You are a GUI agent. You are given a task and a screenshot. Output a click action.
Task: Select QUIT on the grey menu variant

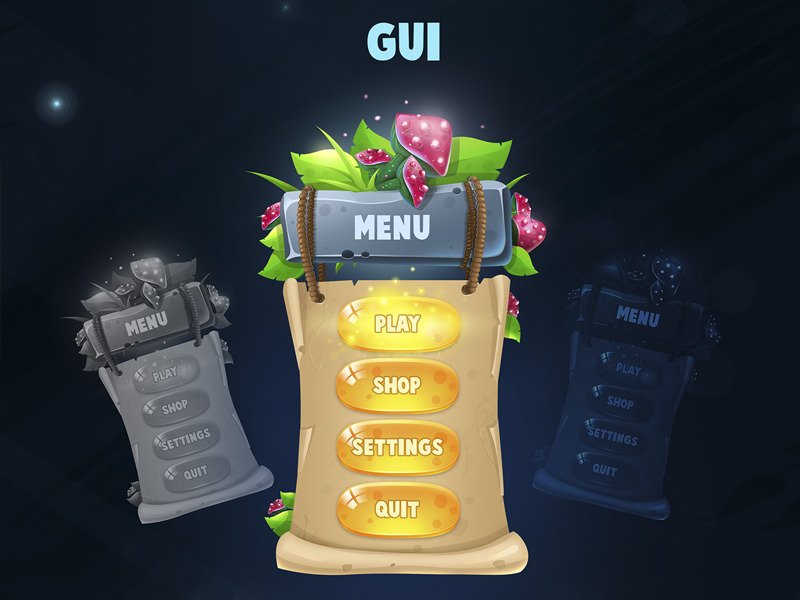pos(196,472)
